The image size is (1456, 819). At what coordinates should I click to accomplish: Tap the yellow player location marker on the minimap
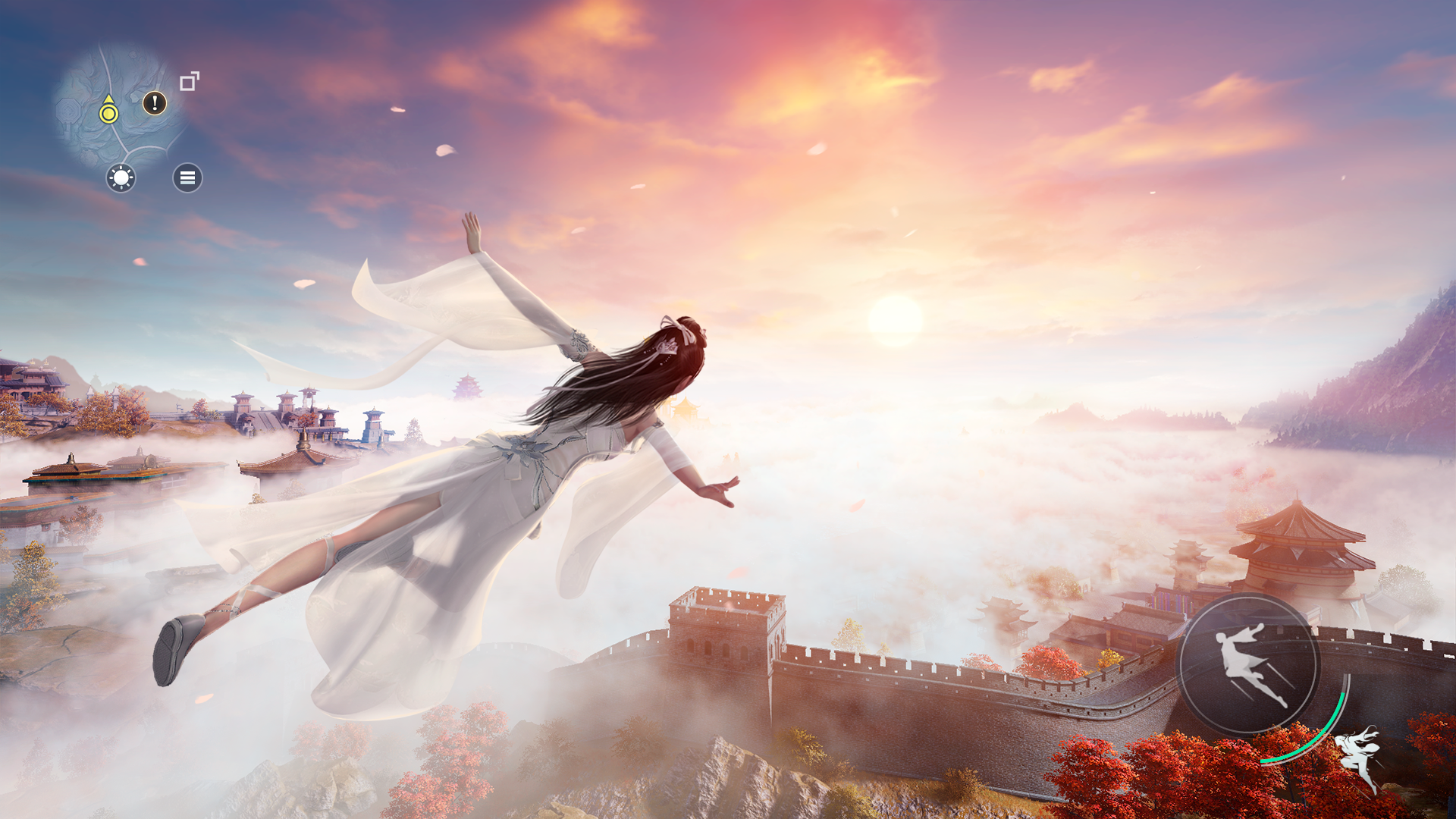[108, 114]
